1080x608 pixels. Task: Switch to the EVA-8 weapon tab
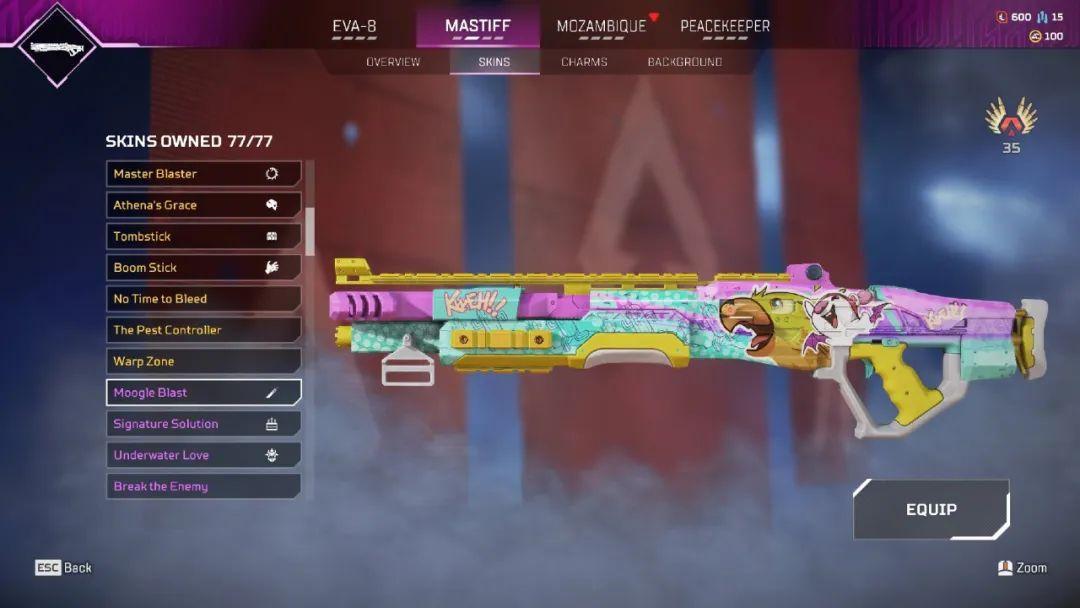click(354, 27)
